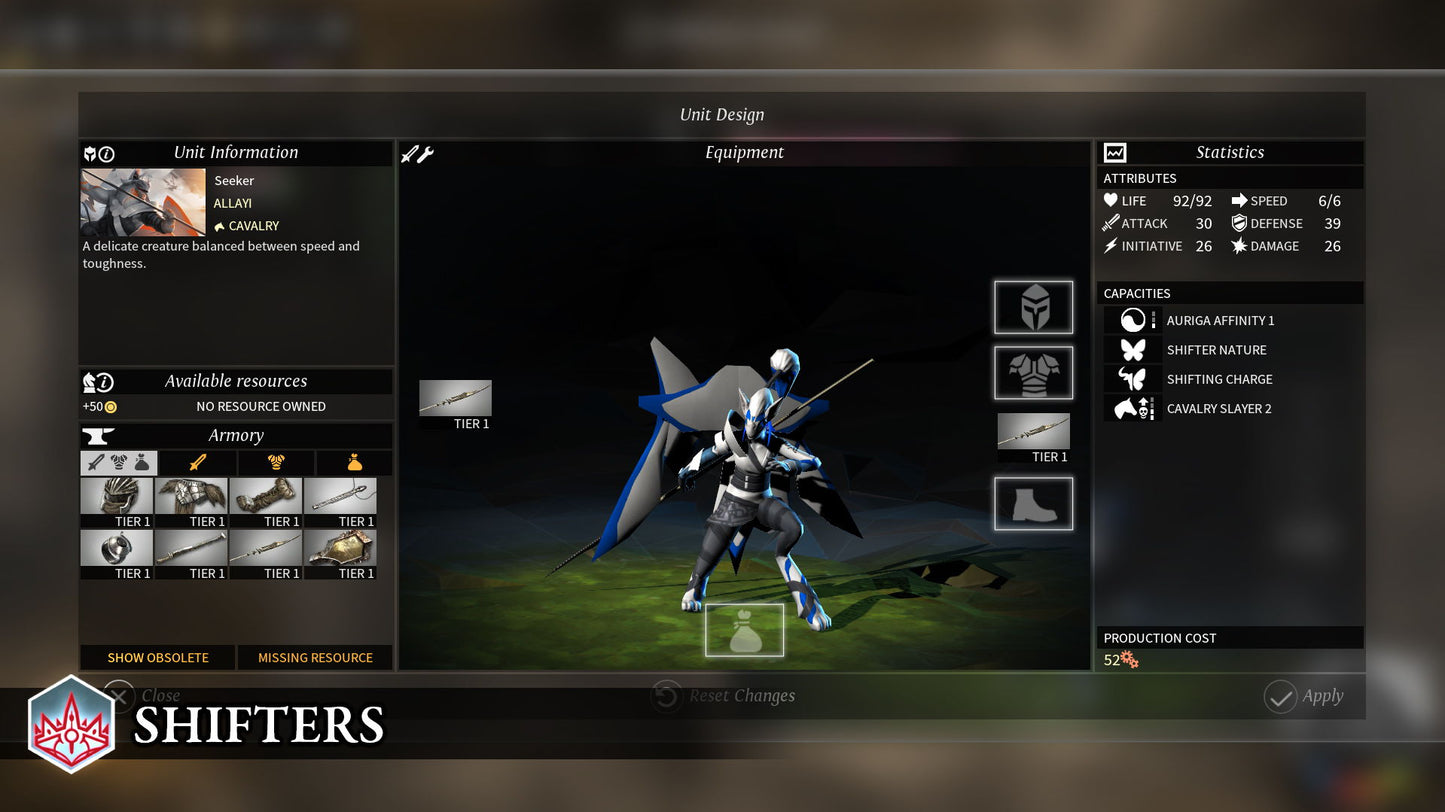Click the boots equipment slot

click(x=1033, y=503)
